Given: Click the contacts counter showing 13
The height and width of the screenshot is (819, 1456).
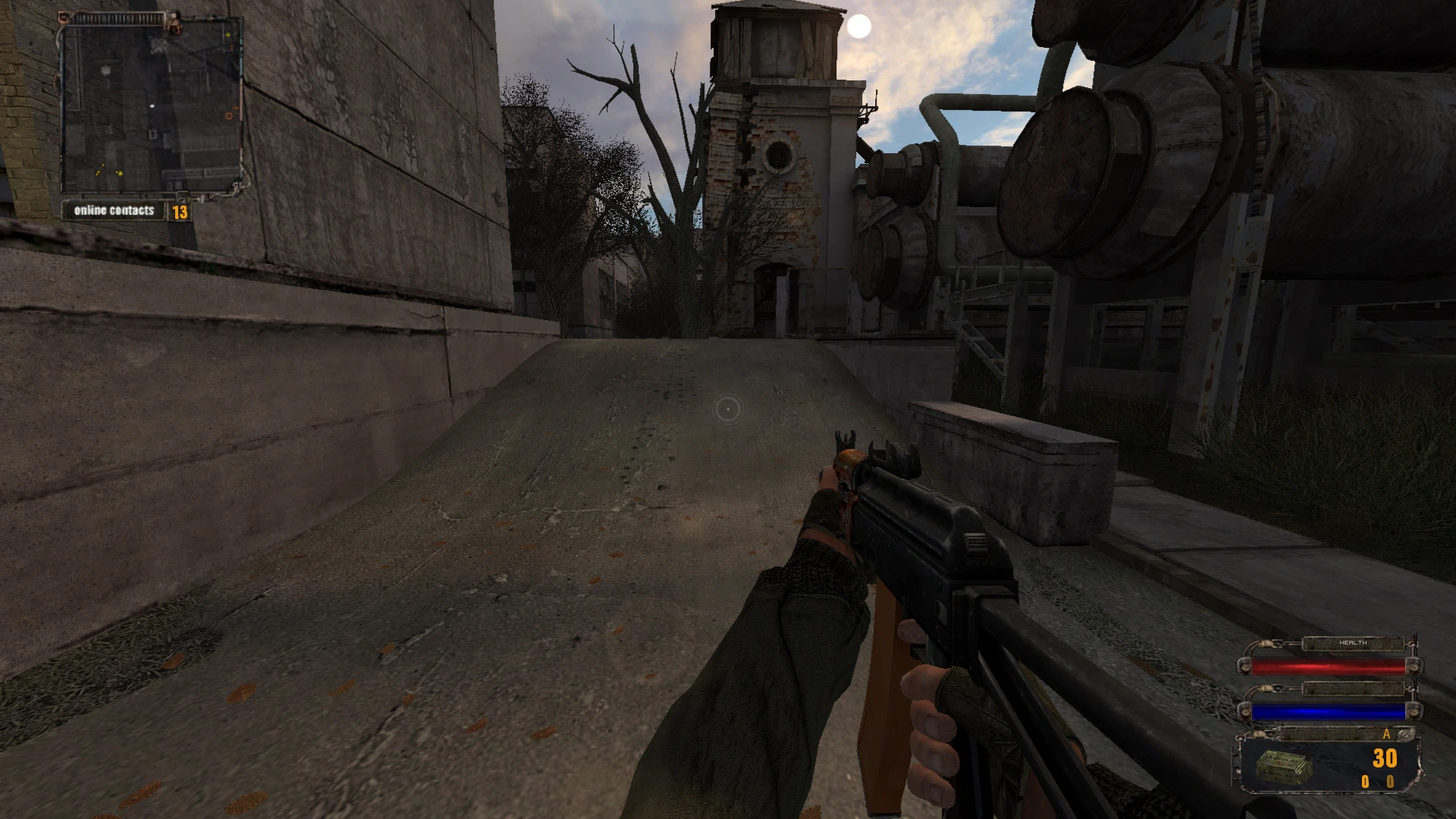Looking at the screenshot, I should click(180, 212).
